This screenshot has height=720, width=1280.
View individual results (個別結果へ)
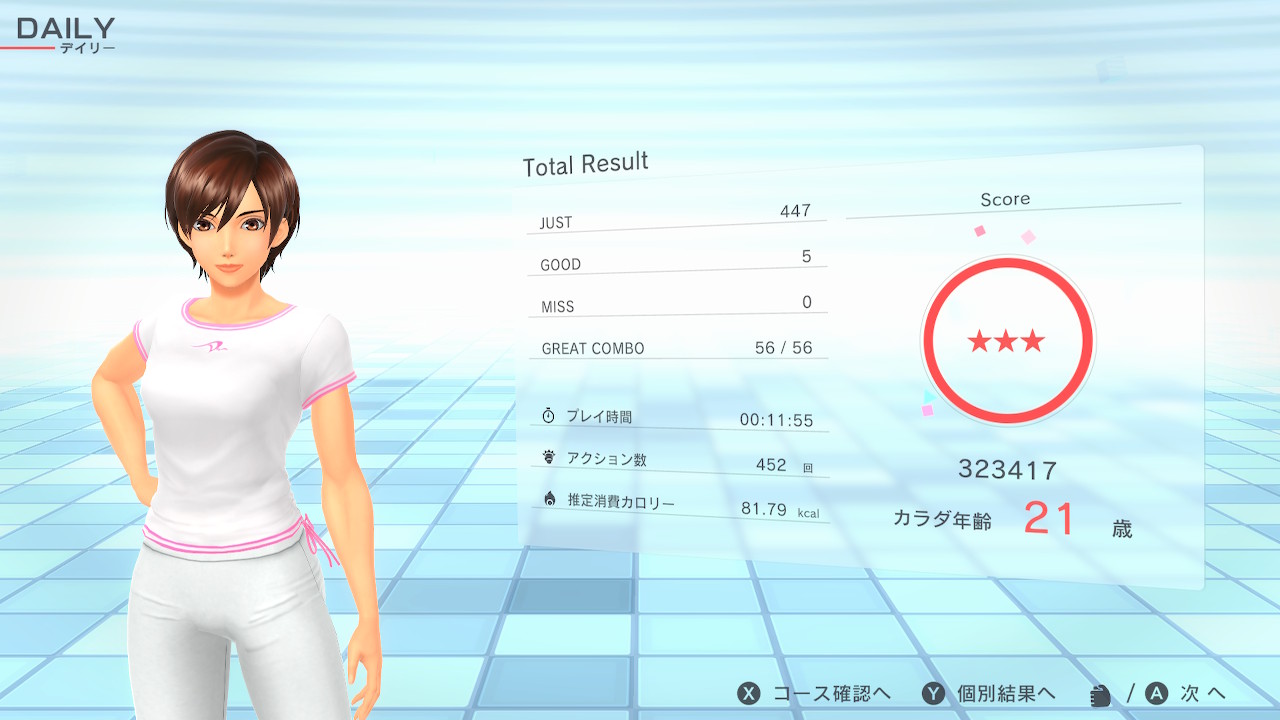pyautogui.click(x=989, y=694)
